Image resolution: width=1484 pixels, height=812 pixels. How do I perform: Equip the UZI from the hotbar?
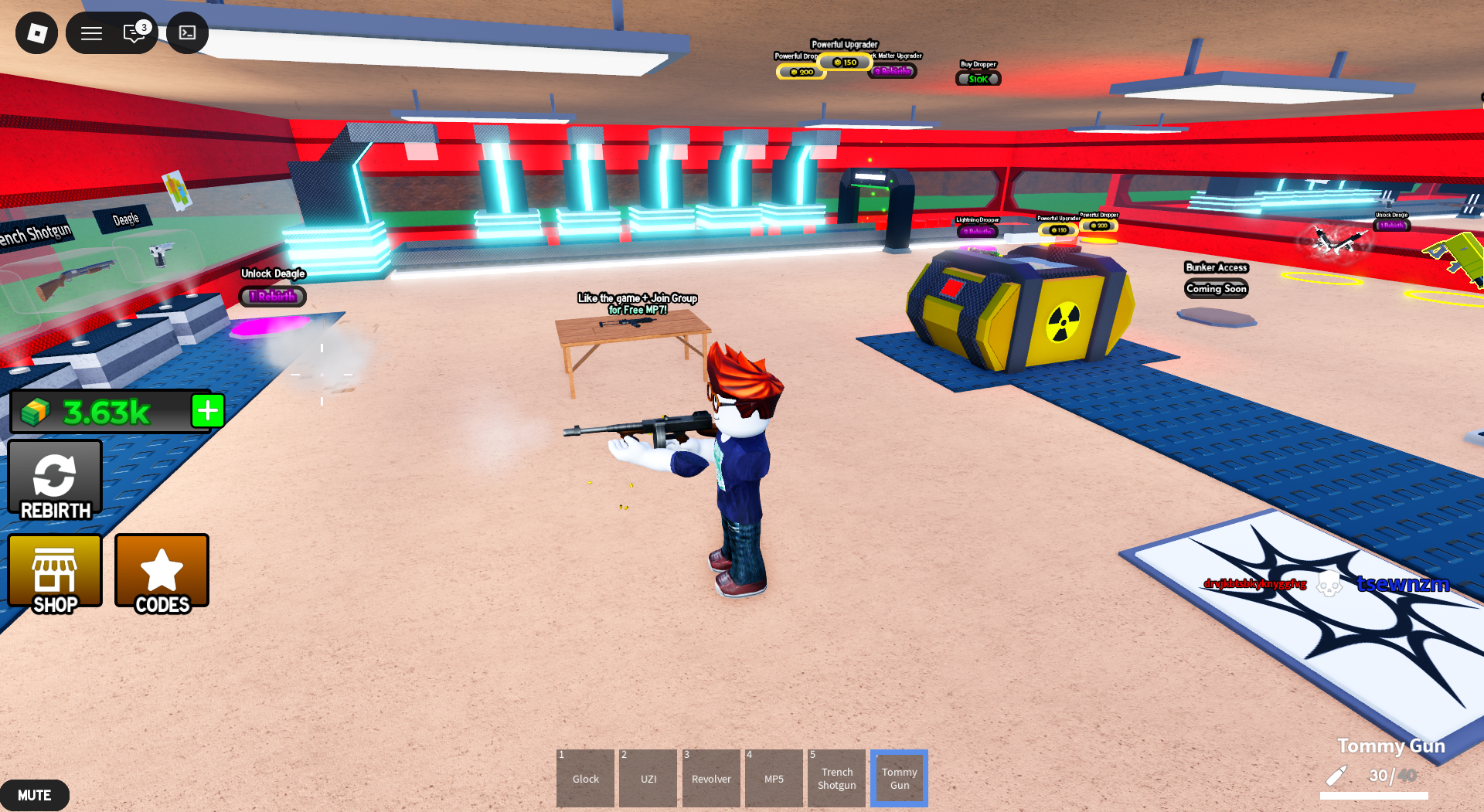pyautogui.click(x=648, y=778)
